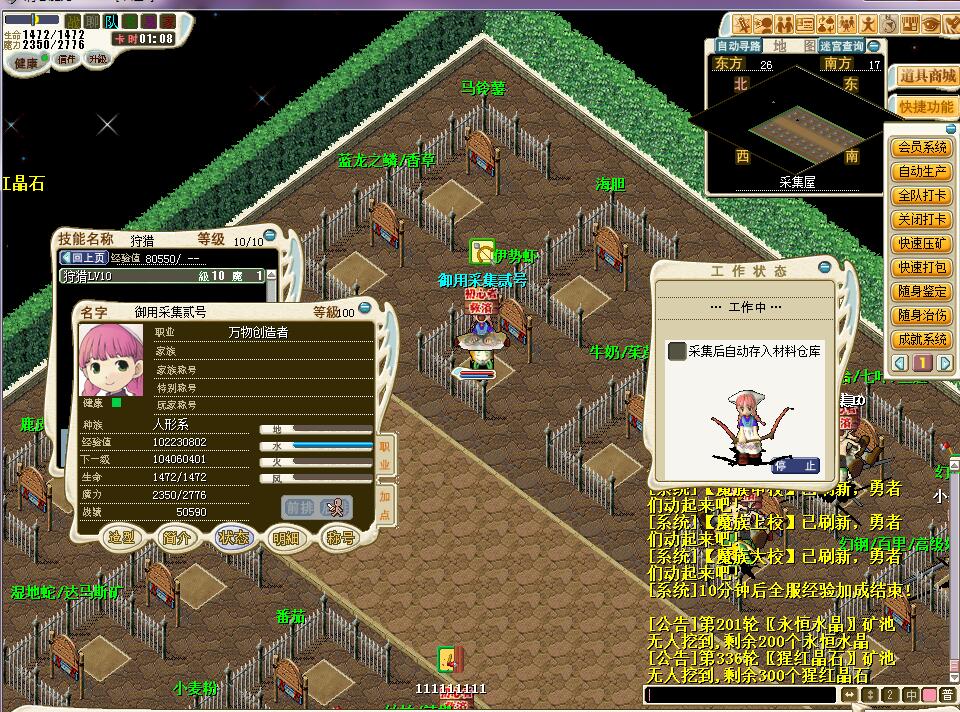Open the 会员系统 membership menu
This screenshot has height=712, width=960.
coord(921,148)
